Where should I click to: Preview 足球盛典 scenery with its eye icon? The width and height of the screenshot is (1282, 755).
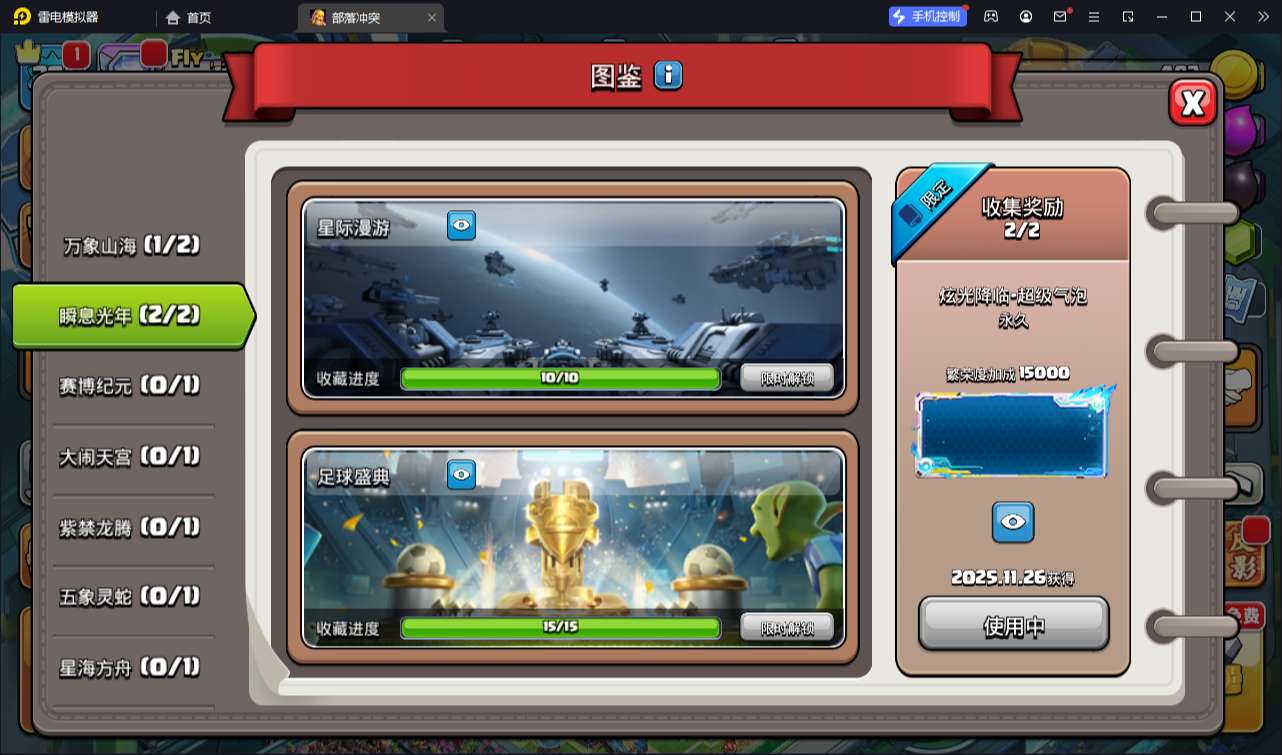459,474
